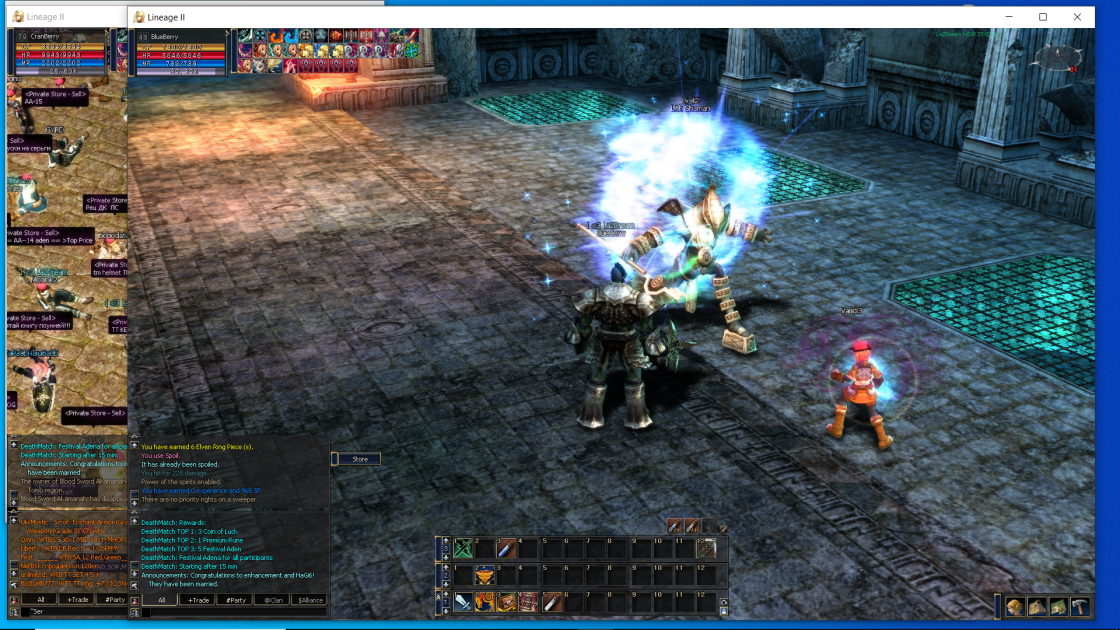Viewport: 1120px width, 630px height.
Task: Click the Stone button beside the system log
Action: click(360, 459)
